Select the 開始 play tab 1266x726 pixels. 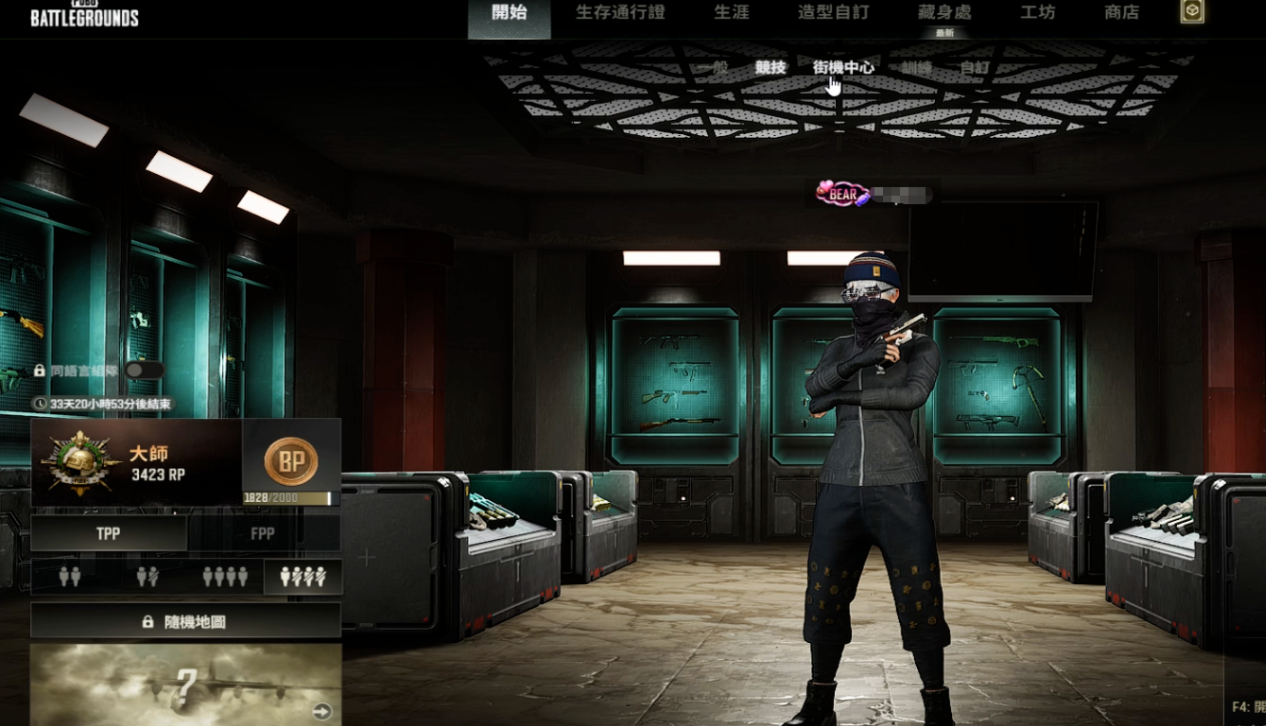point(509,13)
